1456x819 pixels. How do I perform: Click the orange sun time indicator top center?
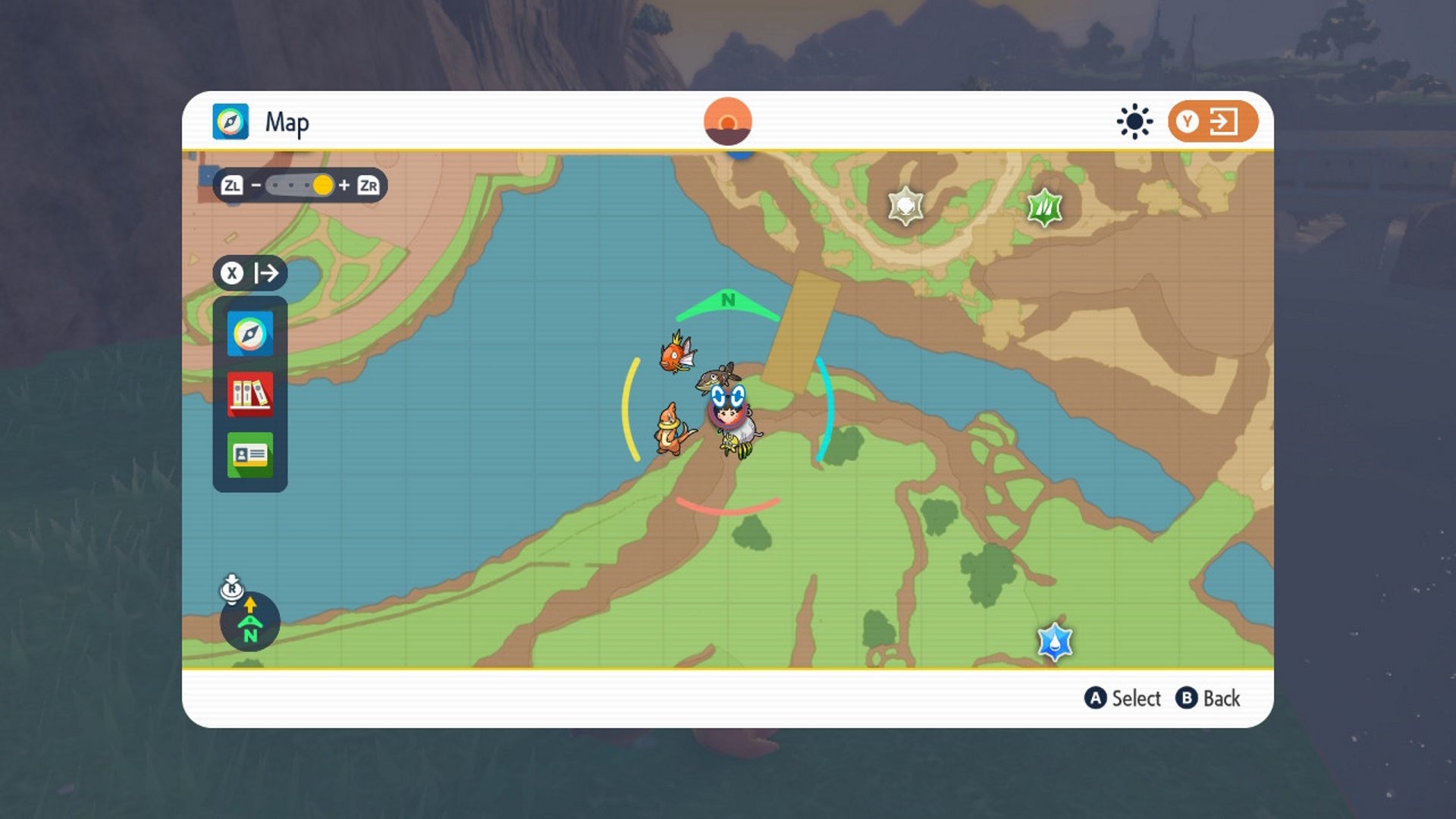[x=727, y=121]
